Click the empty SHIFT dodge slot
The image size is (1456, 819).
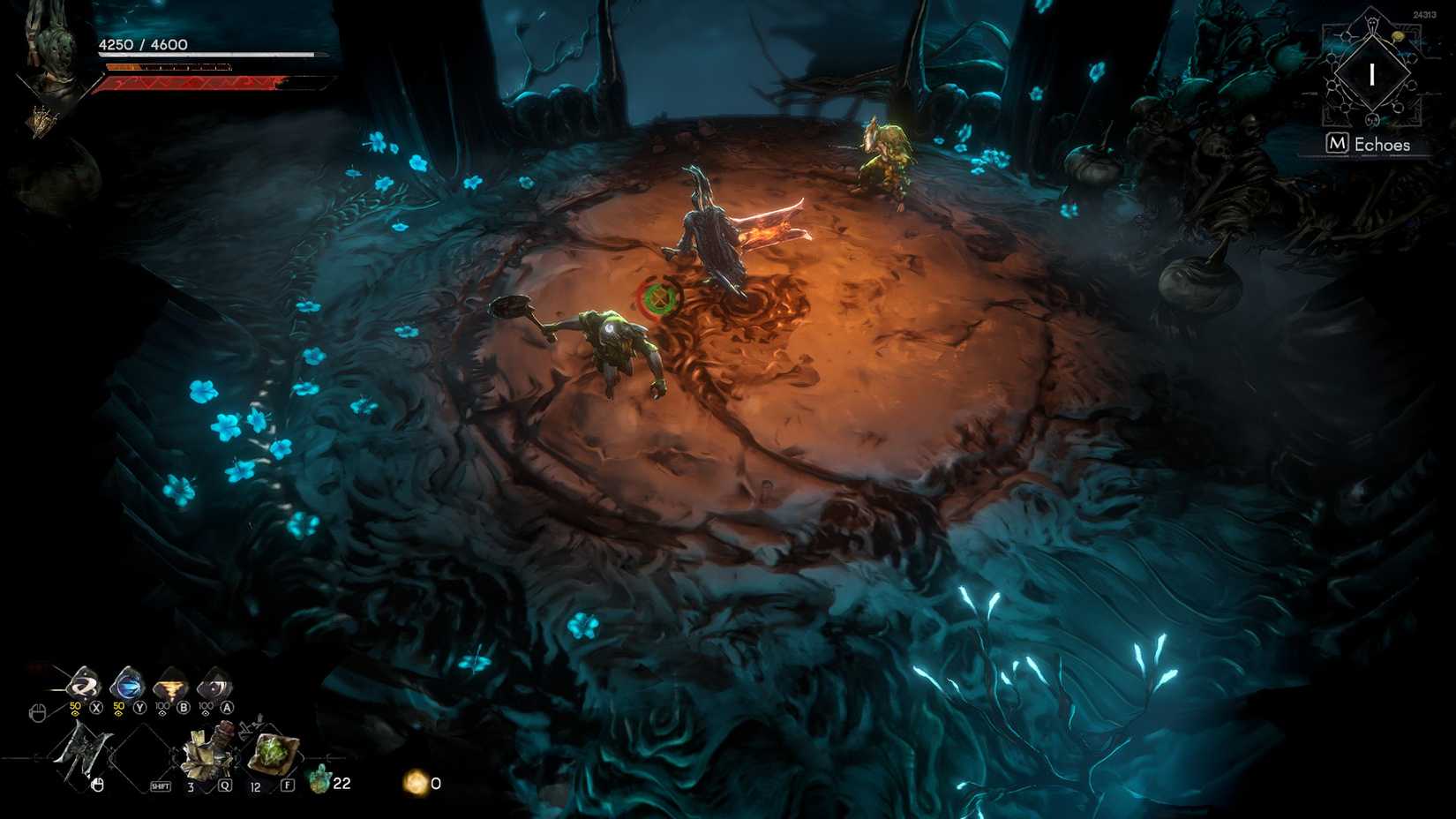tap(139, 755)
